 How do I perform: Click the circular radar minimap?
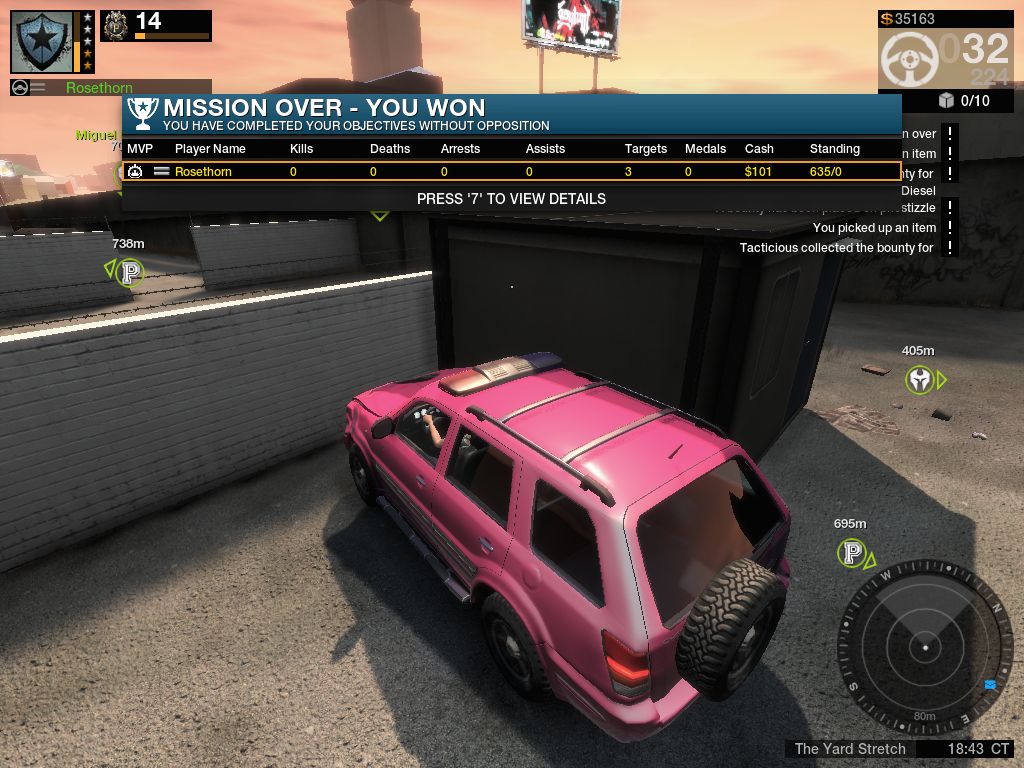coord(925,647)
